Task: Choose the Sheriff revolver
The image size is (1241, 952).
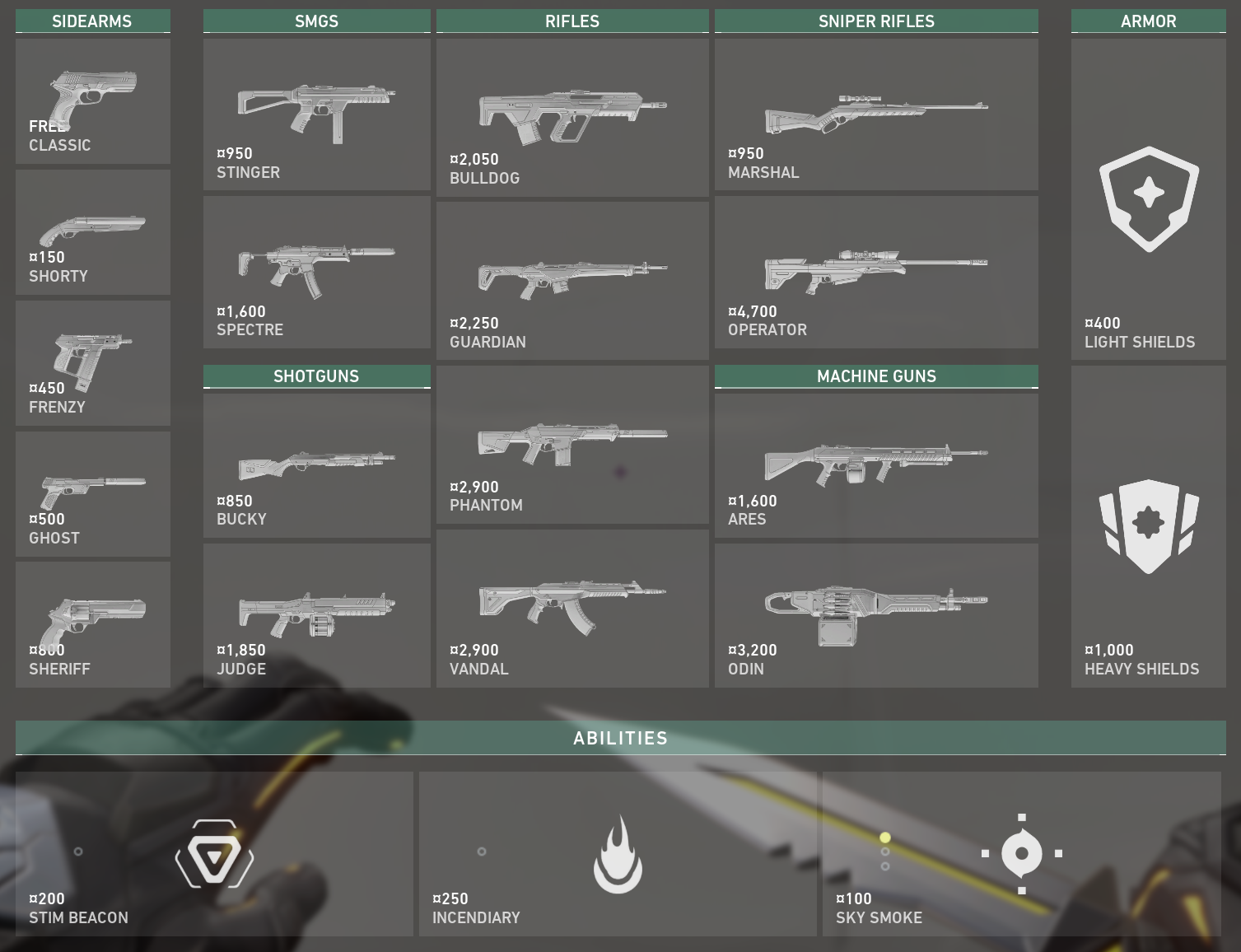Action: (x=93, y=624)
